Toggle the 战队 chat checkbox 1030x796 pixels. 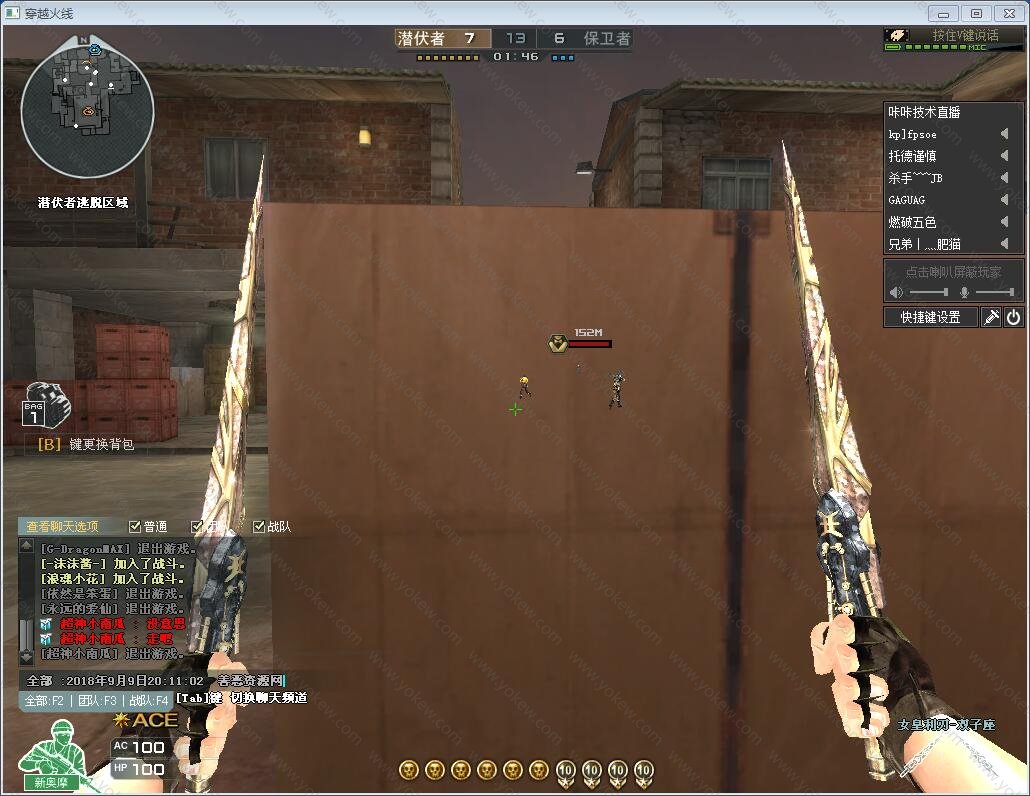click(x=259, y=526)
